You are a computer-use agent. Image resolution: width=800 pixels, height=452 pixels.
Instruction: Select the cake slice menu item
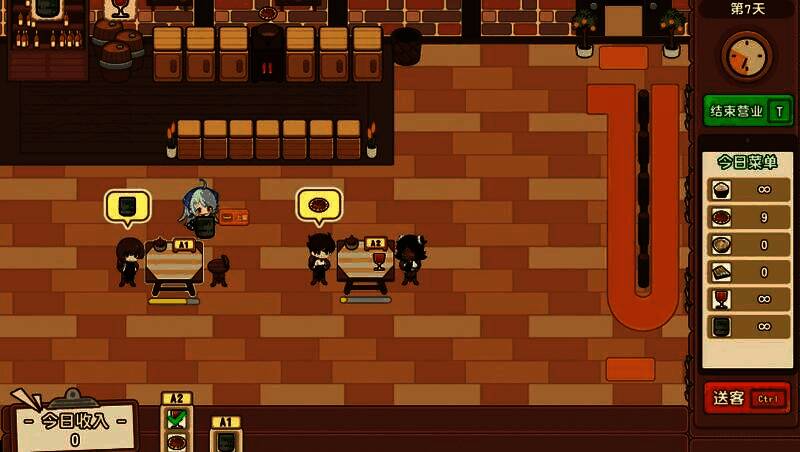coord(720,272)
